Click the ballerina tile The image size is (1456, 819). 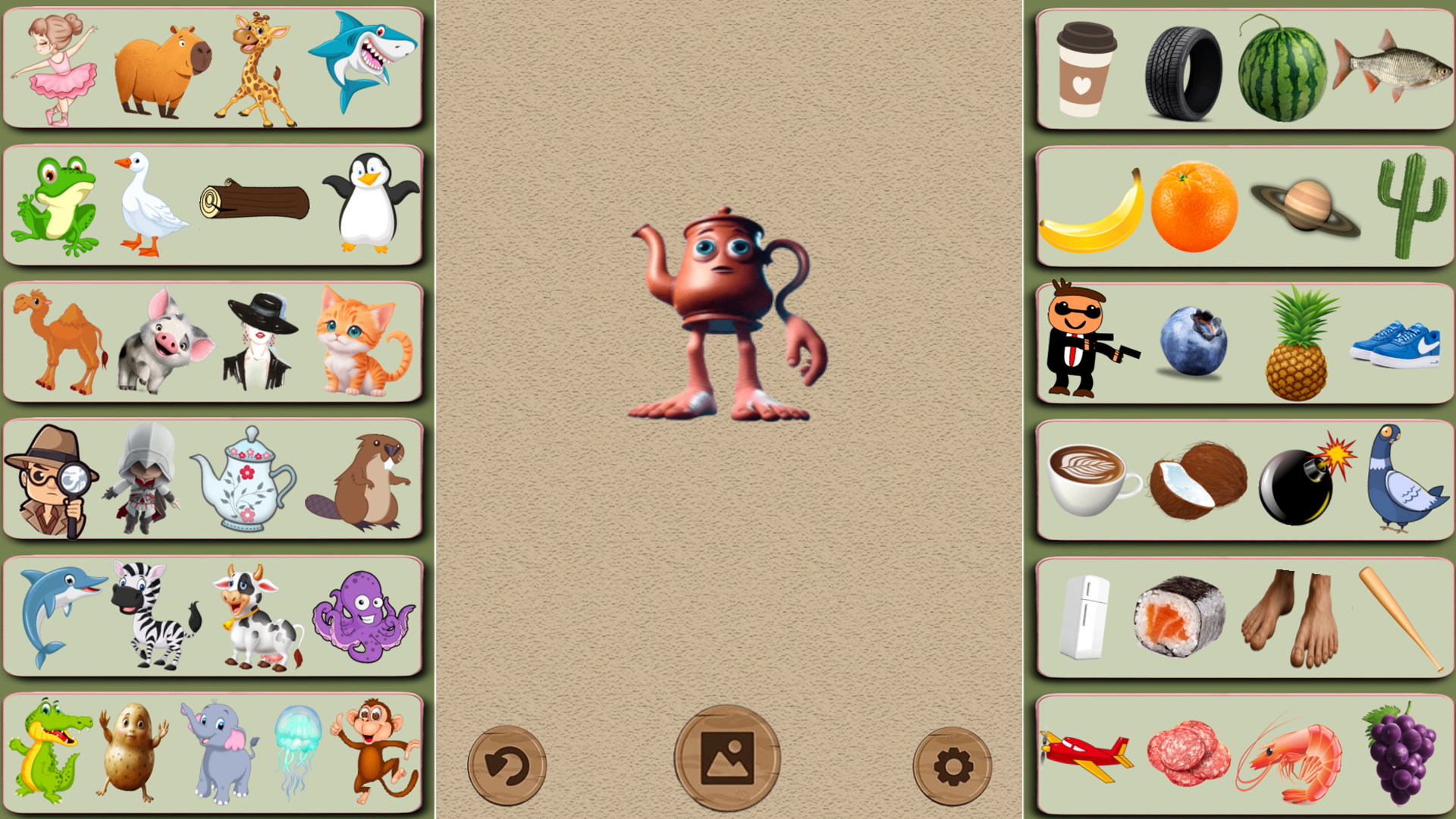coord(53,68)
